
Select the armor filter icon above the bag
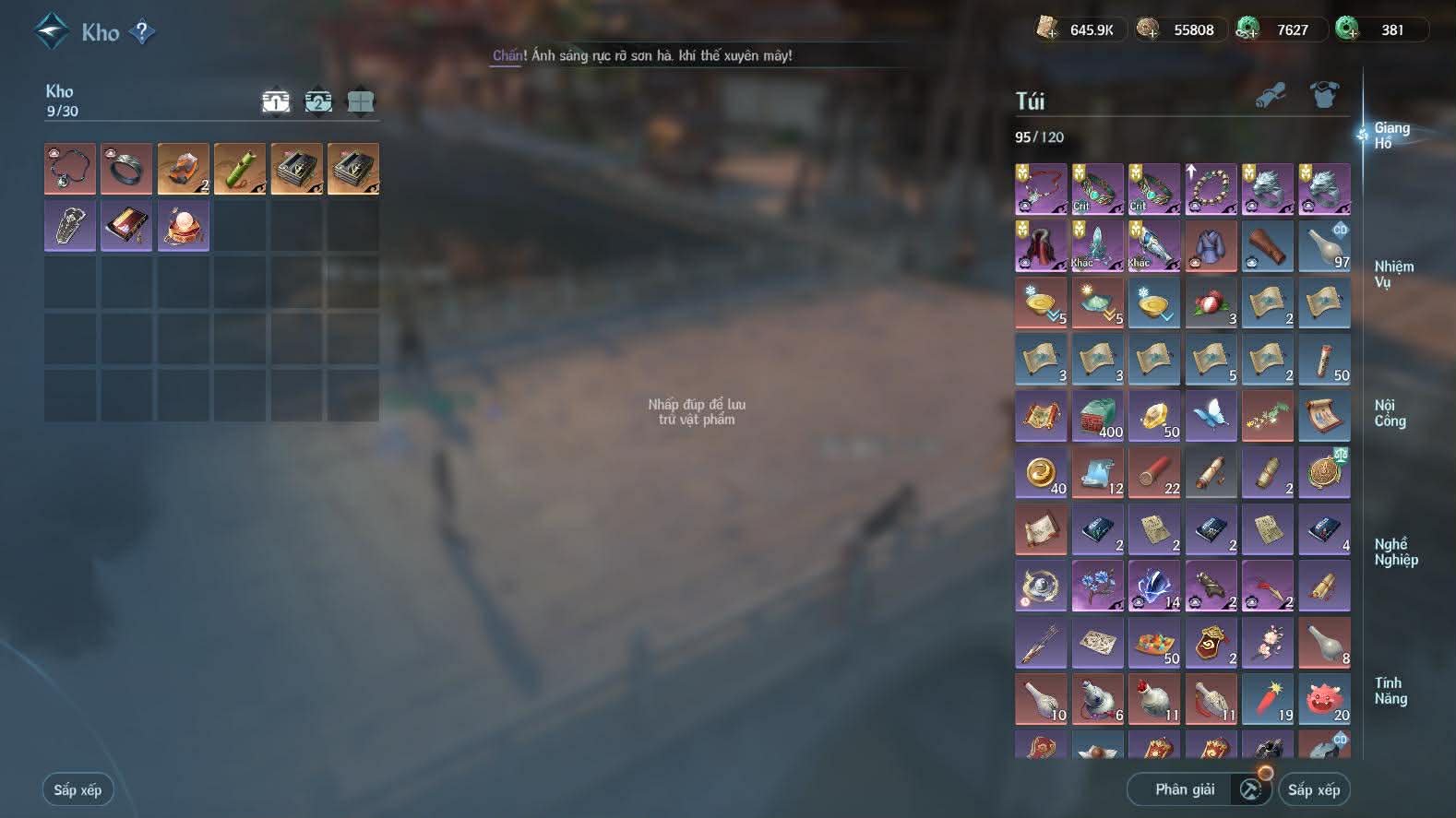point(1325,94)
